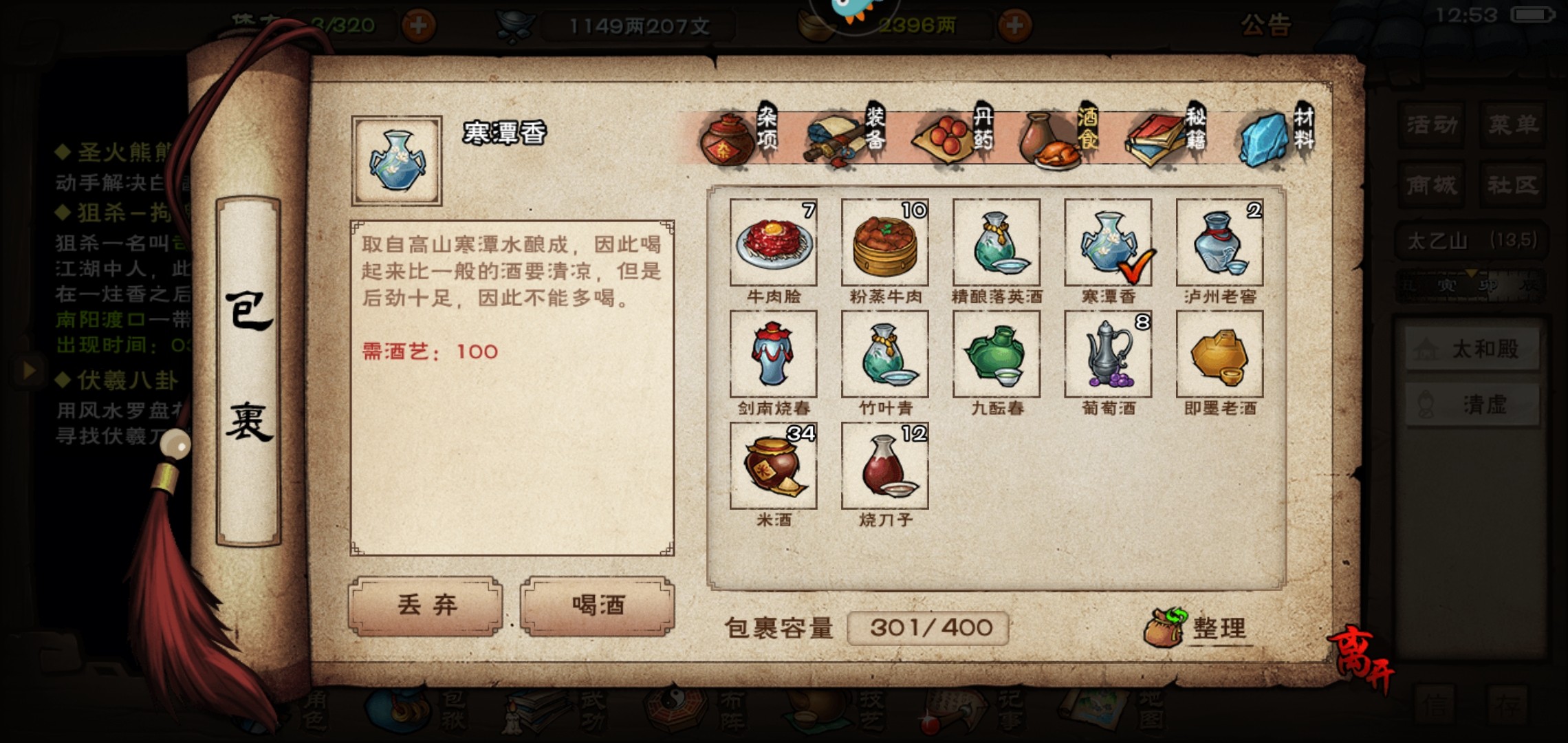Select the 剑南烧春 red-capped jar
The height and width of the screenshot is (743, 1568).
tap(774, 354)
